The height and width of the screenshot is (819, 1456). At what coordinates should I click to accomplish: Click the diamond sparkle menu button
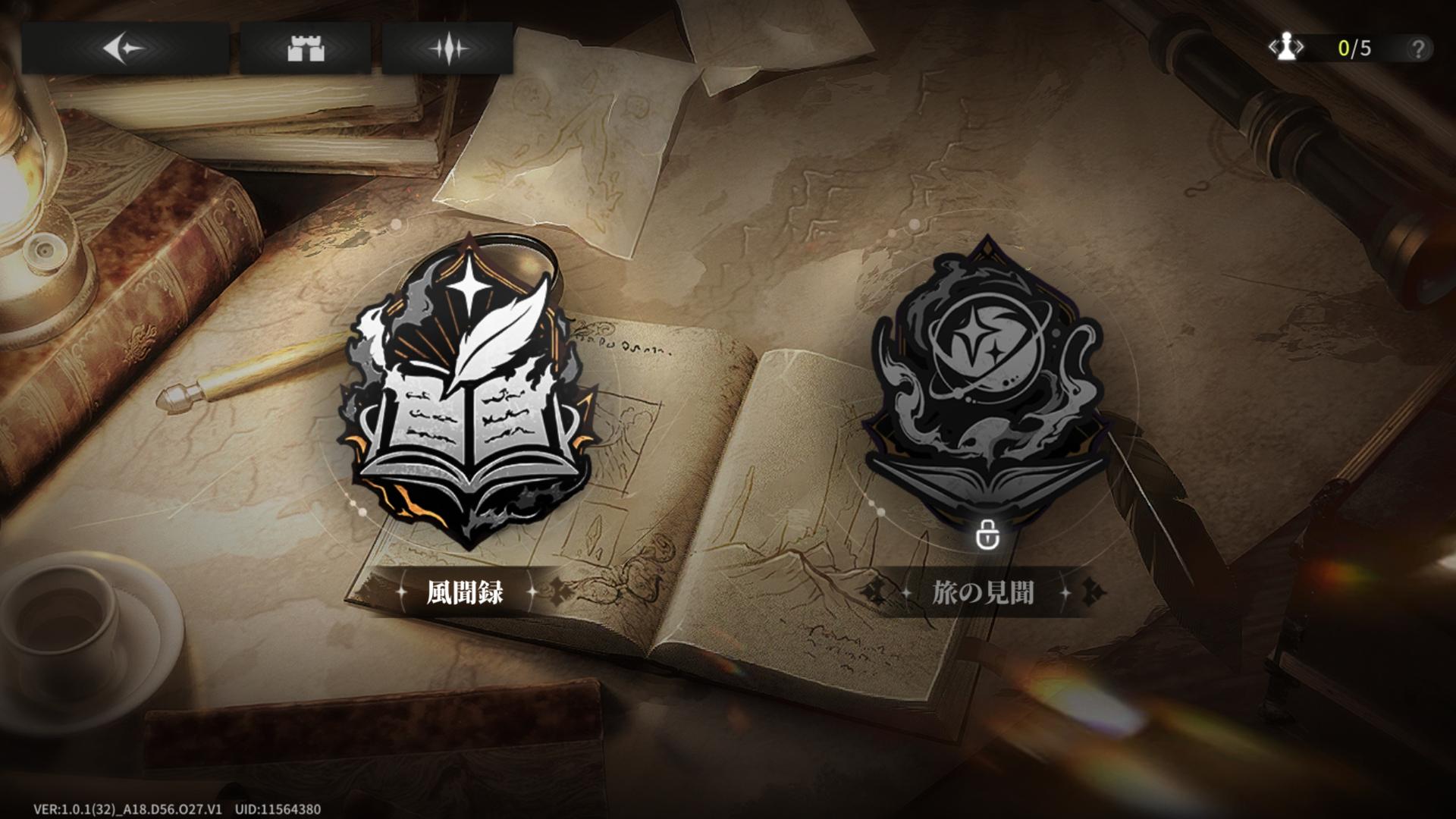point(447,49)
